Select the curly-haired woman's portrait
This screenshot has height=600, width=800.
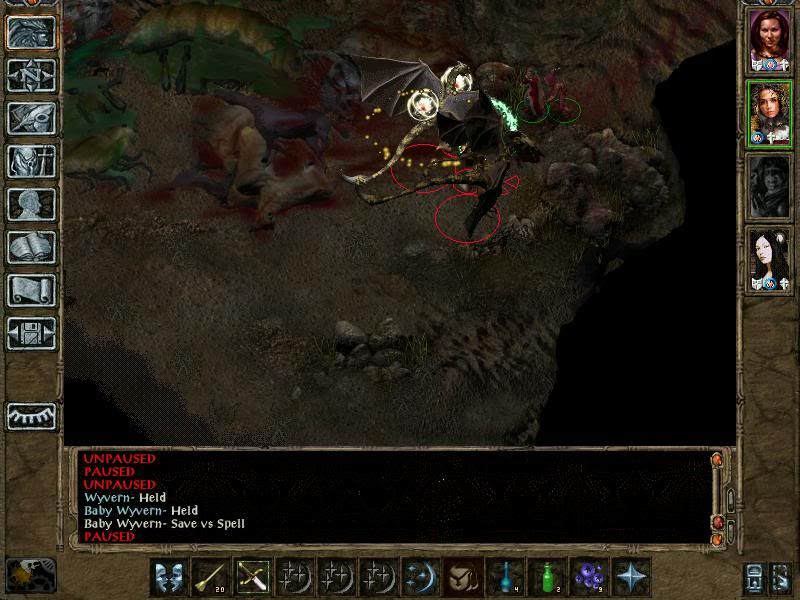pyautogui.click(x=768, y=114)
